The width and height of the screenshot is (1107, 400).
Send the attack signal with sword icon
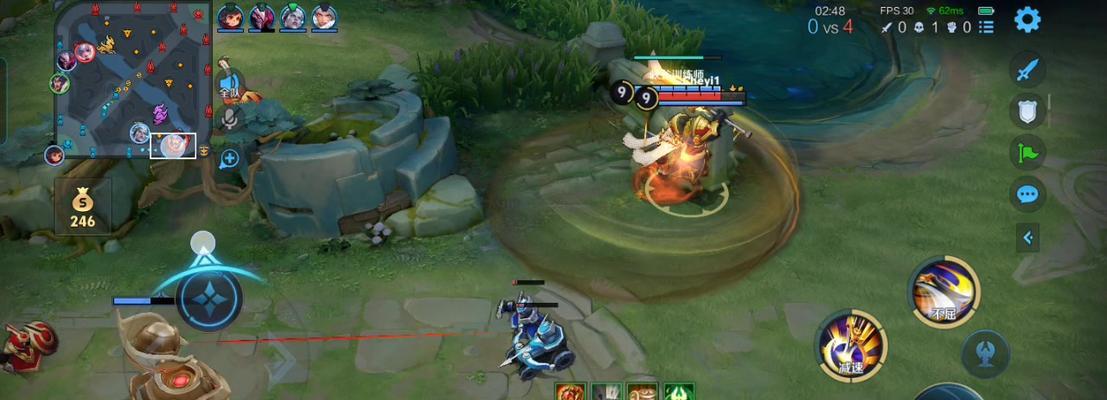pyautogui.click(x=1027, y=69)
